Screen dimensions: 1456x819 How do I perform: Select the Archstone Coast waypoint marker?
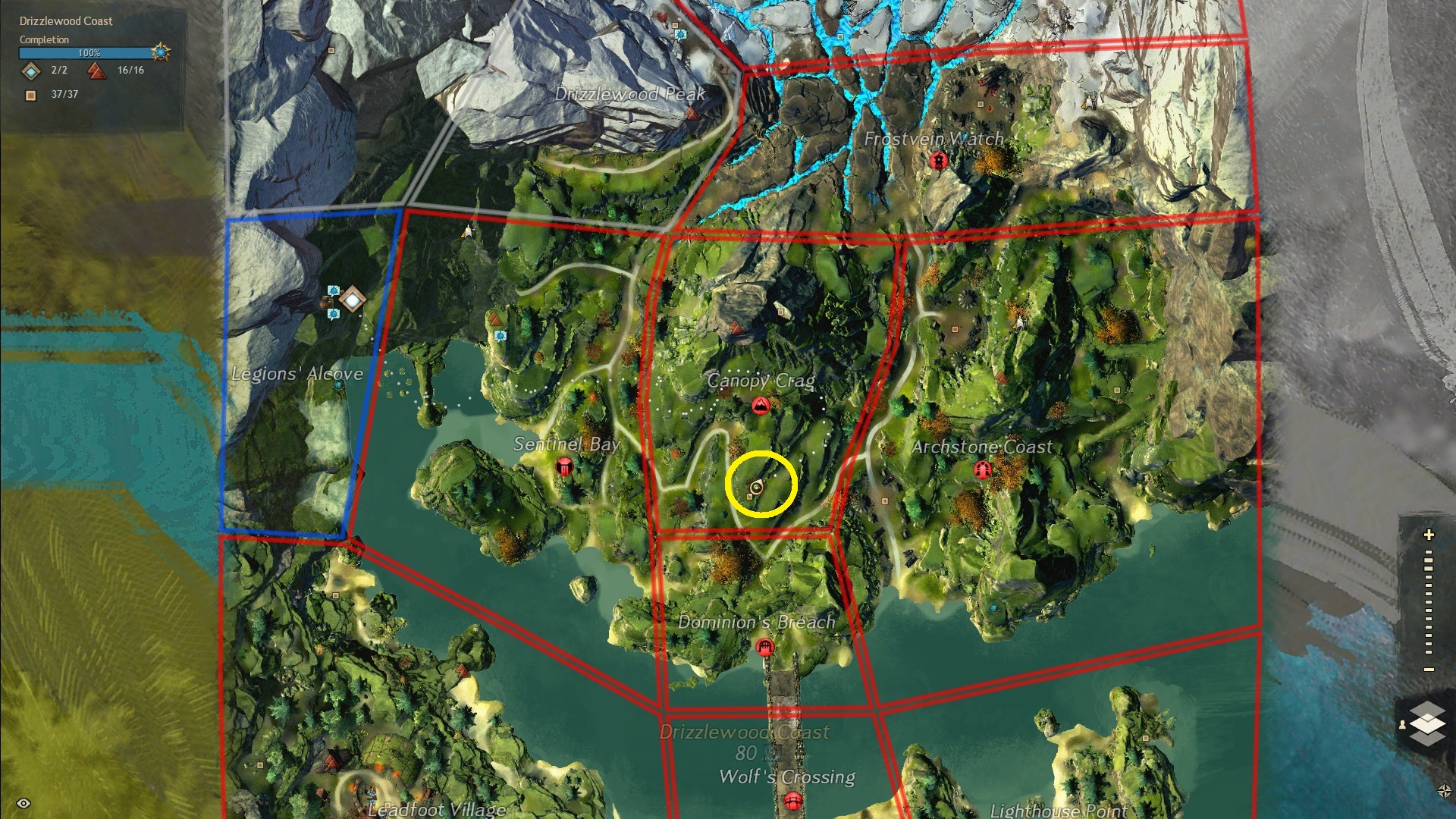point(983,470)
